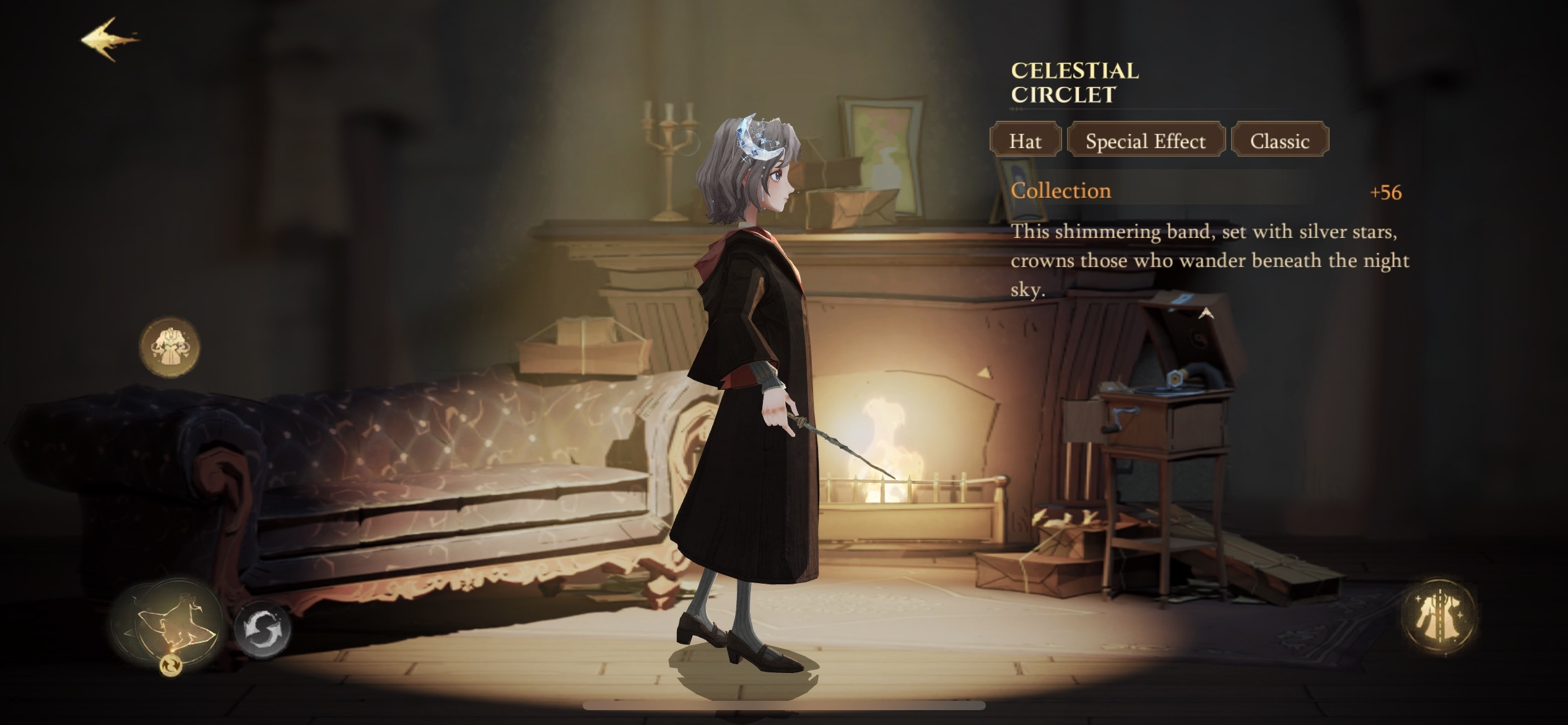
Task: Go back using the golden arrow
Action: point(110,40)
